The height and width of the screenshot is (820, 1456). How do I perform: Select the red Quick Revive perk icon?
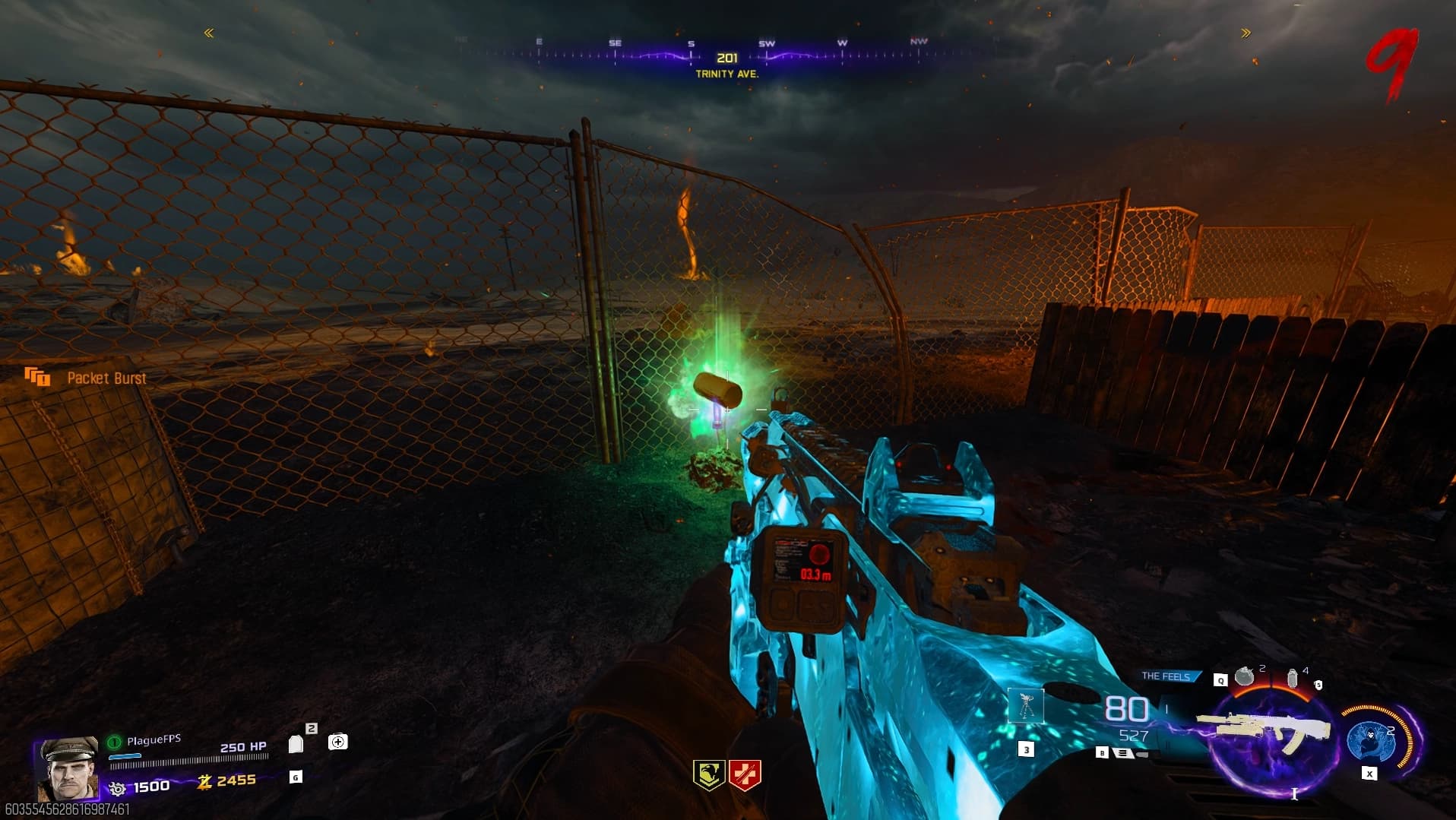[x=745, y=775]
